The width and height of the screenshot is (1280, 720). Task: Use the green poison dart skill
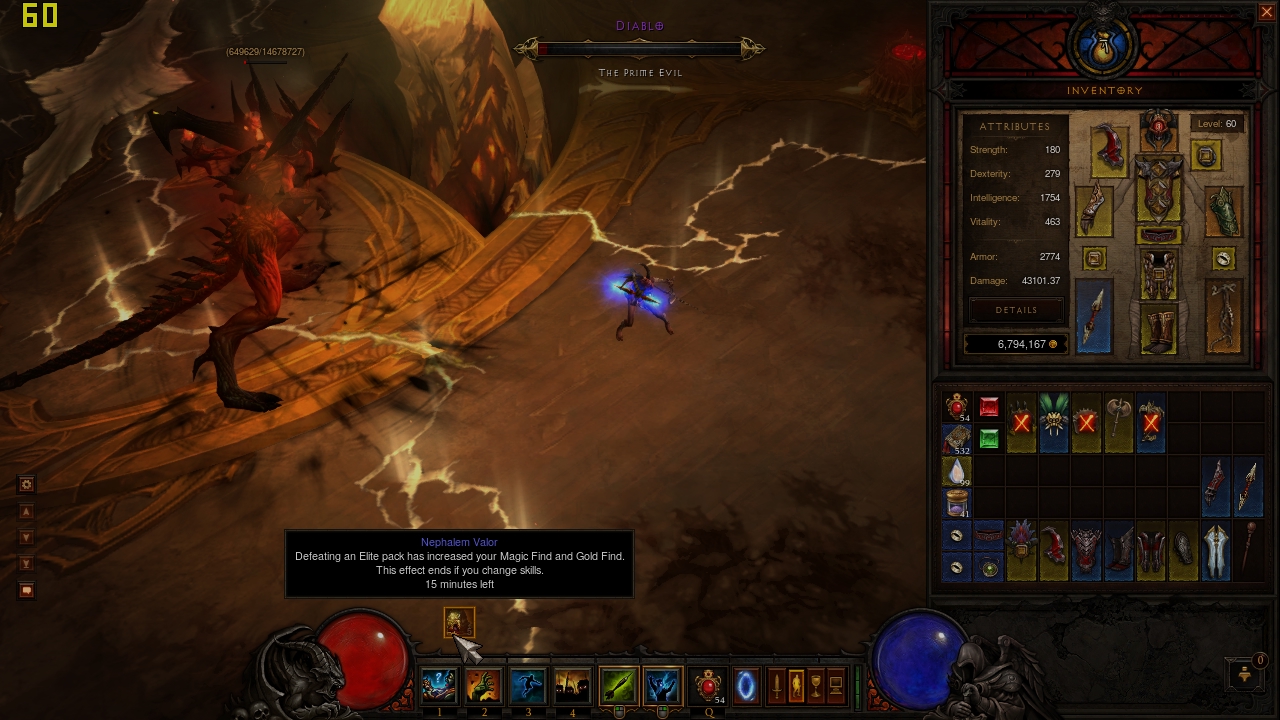pos(619,686)
